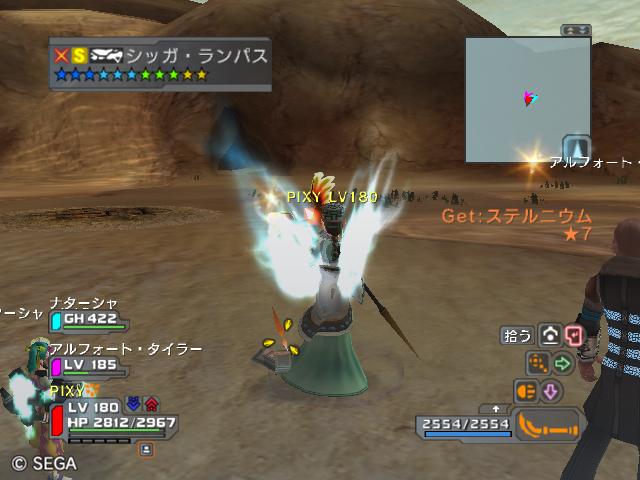Select party member アルフォート・タイラー status panel
The width and height of the screenshot is (640, 480).
click(x=88, y=365)
